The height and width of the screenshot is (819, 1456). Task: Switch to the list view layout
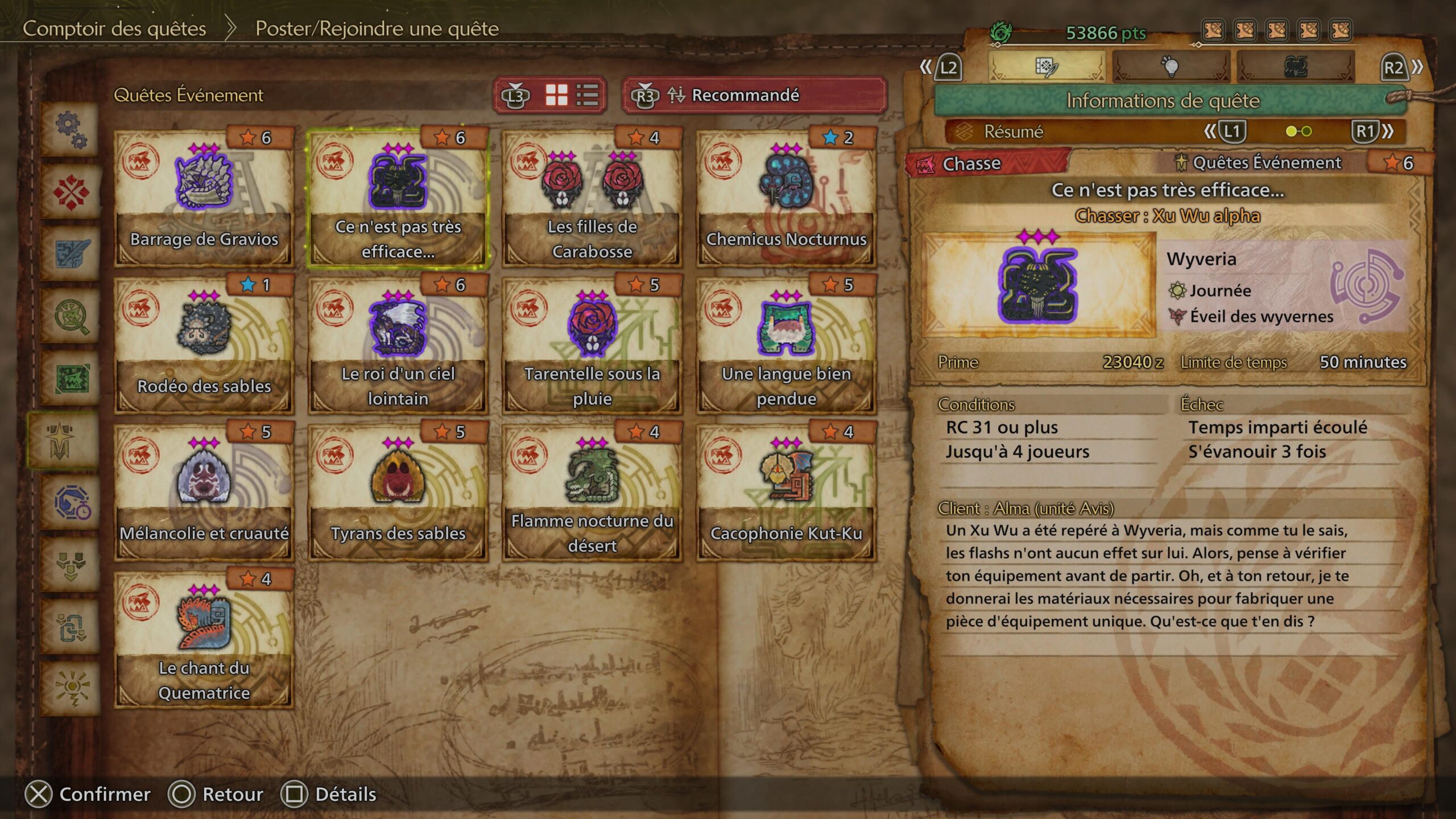pyautogui.click(x=587, y=95)
